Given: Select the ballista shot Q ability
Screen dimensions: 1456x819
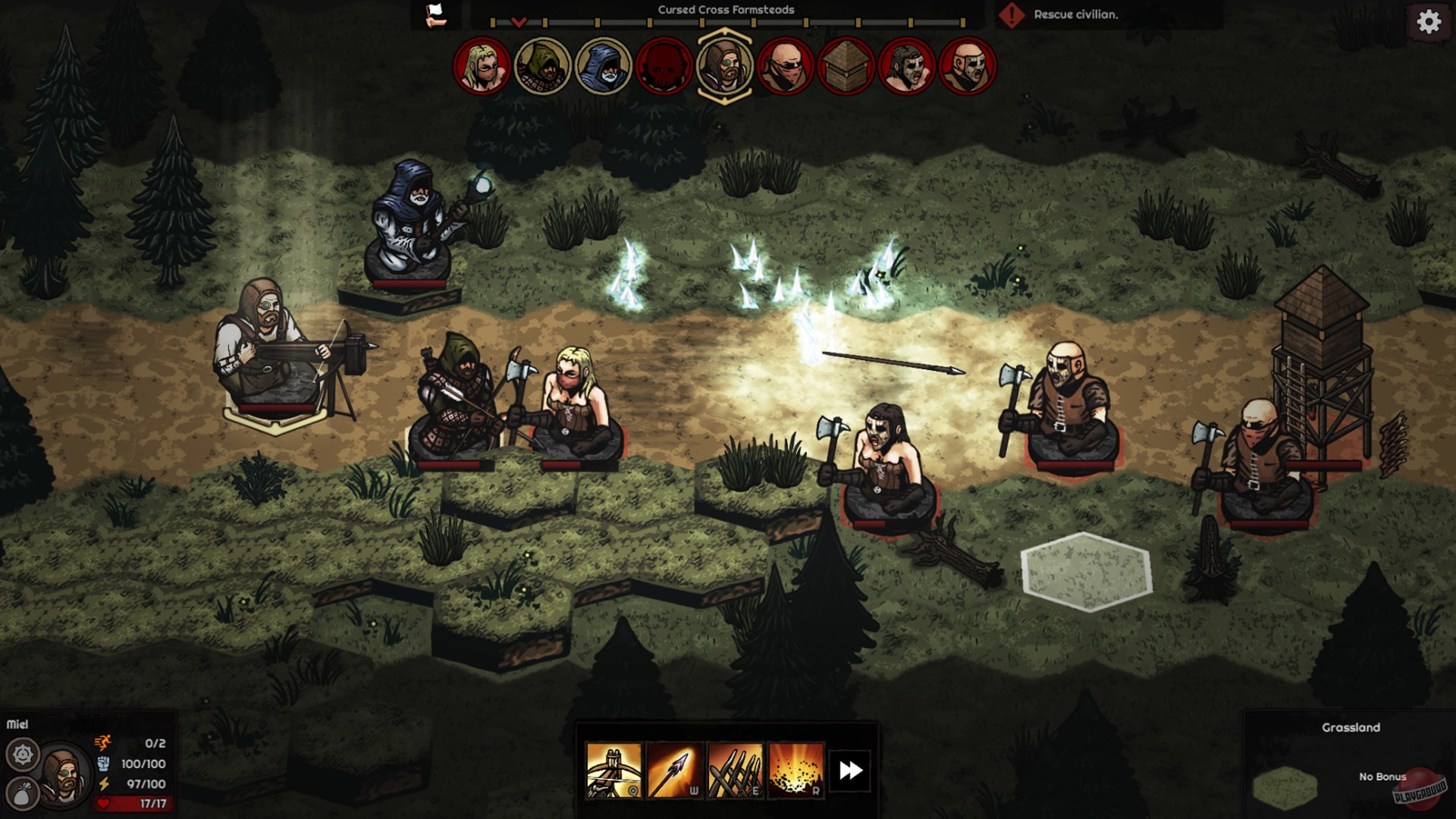Looking at the screenshot, I should coord(614,768).
